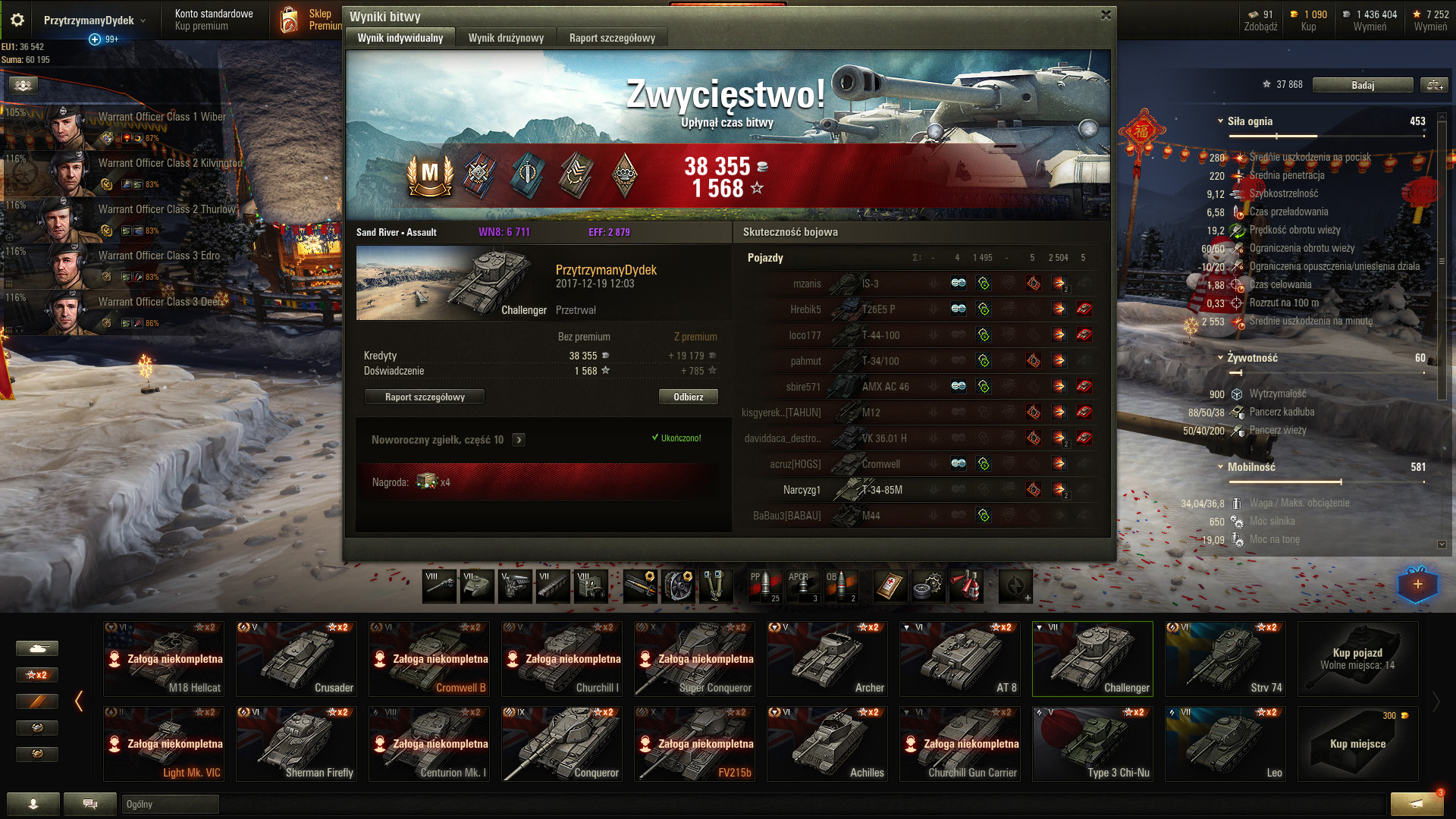The image size is (1456, 819).
Task: Select the Wynik indywidualny tab
Action: pos(400,38)
